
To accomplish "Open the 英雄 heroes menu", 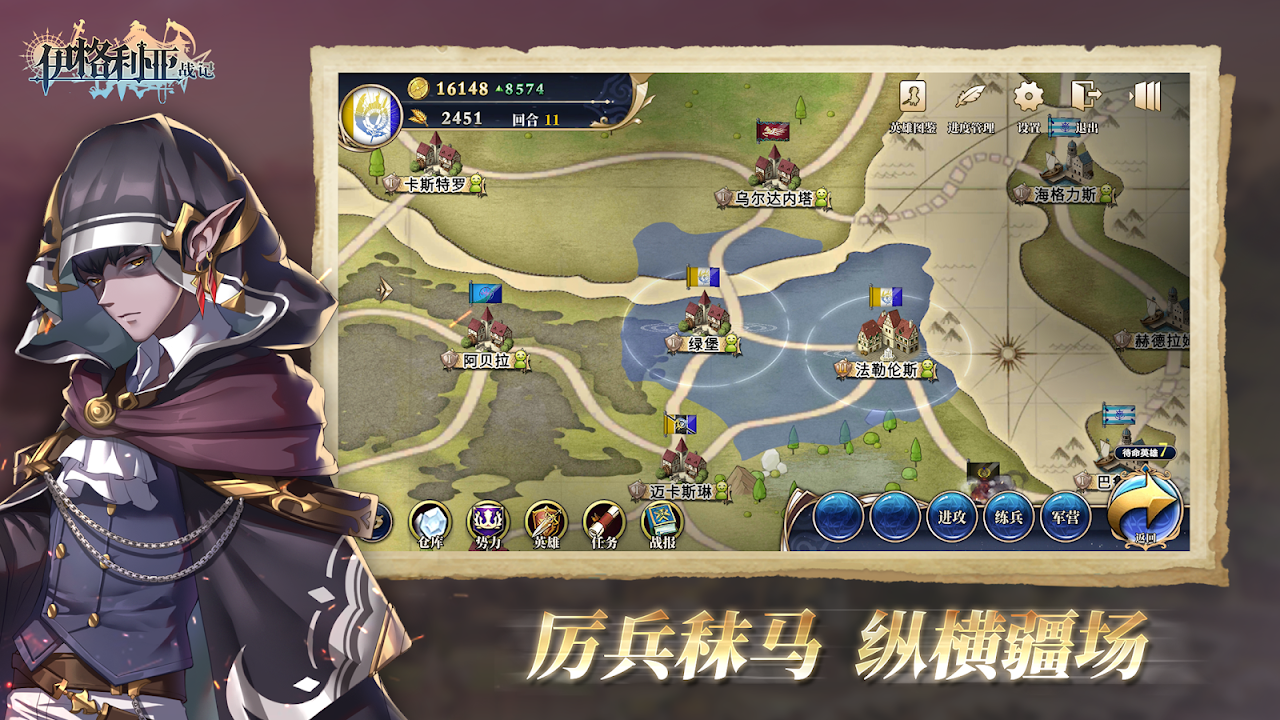I will [546, 522].
